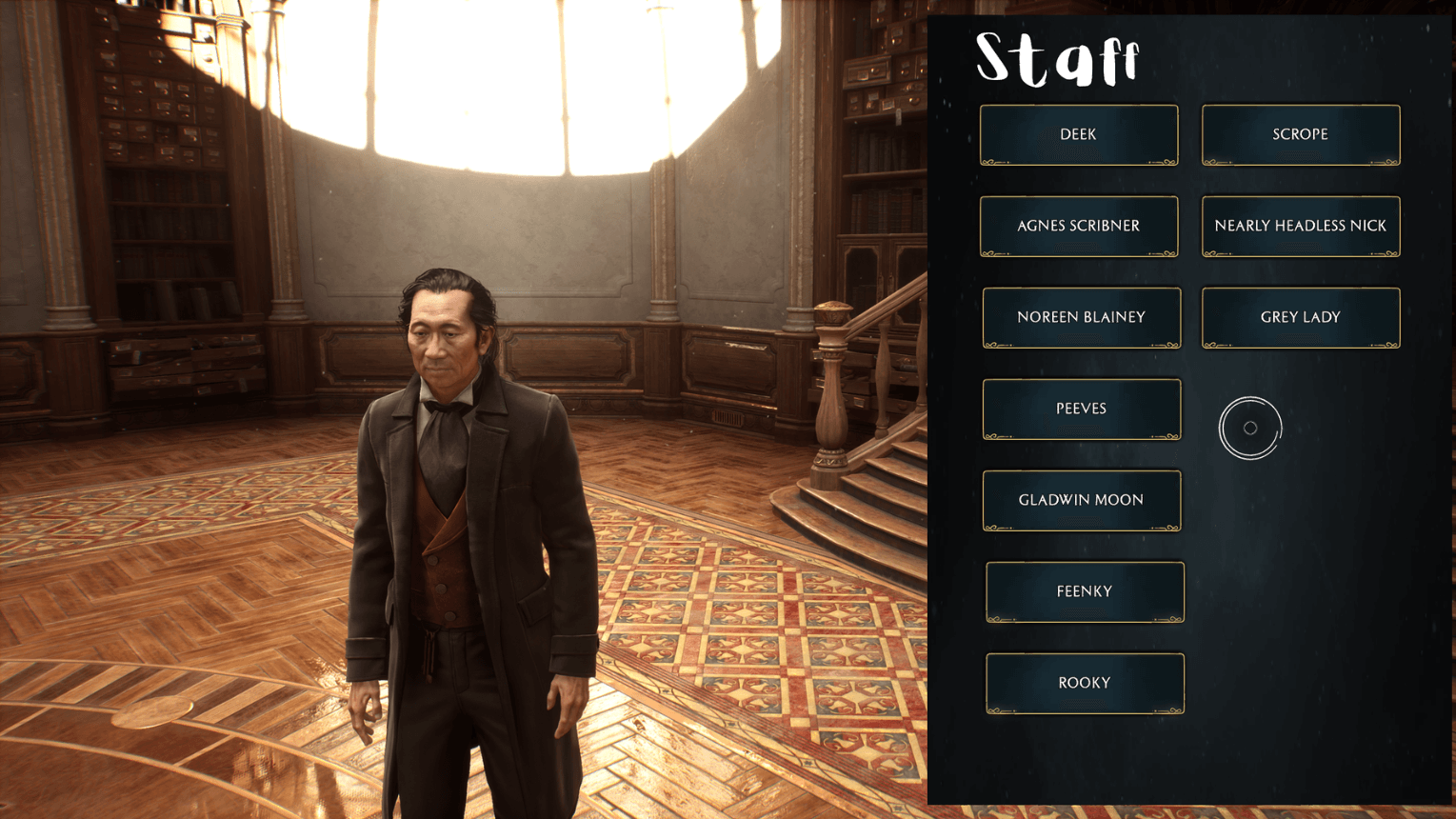
Task: Open Peeves' staff entry
Action: coord(1081,409)
